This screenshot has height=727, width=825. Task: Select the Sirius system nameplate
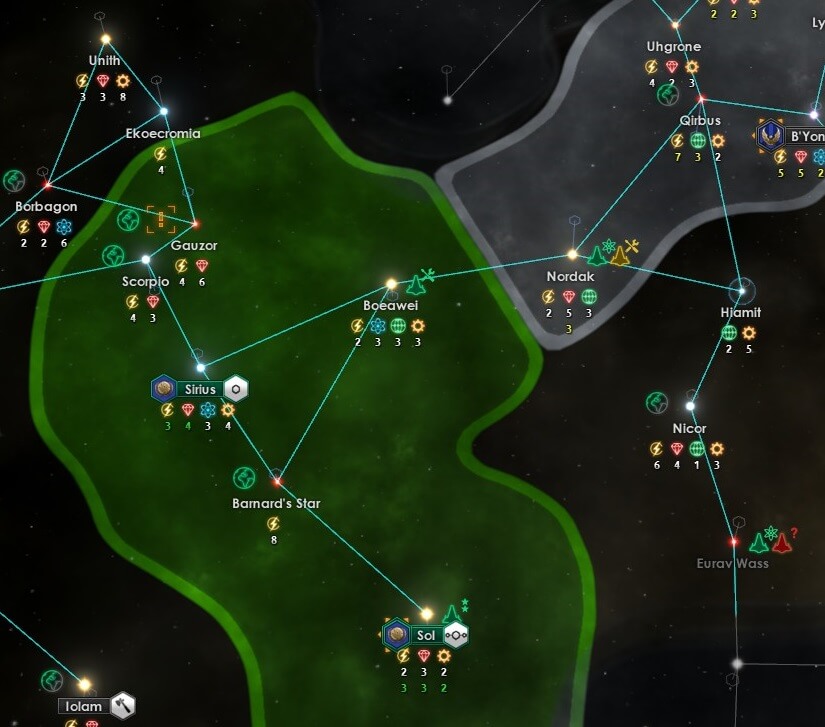[x=200, y=389]
